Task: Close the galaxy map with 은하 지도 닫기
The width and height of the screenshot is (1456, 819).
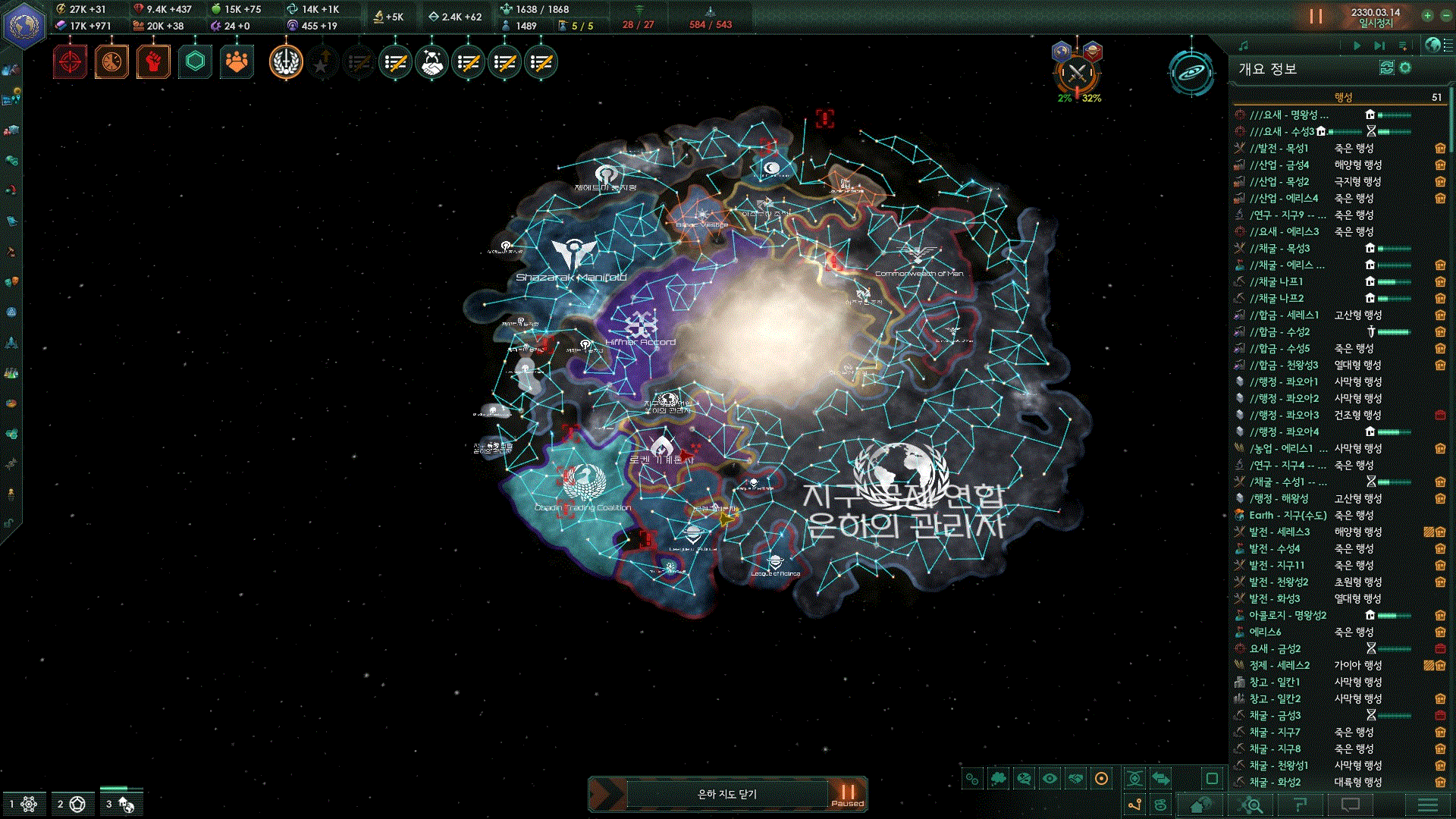Action: [726, 794]
